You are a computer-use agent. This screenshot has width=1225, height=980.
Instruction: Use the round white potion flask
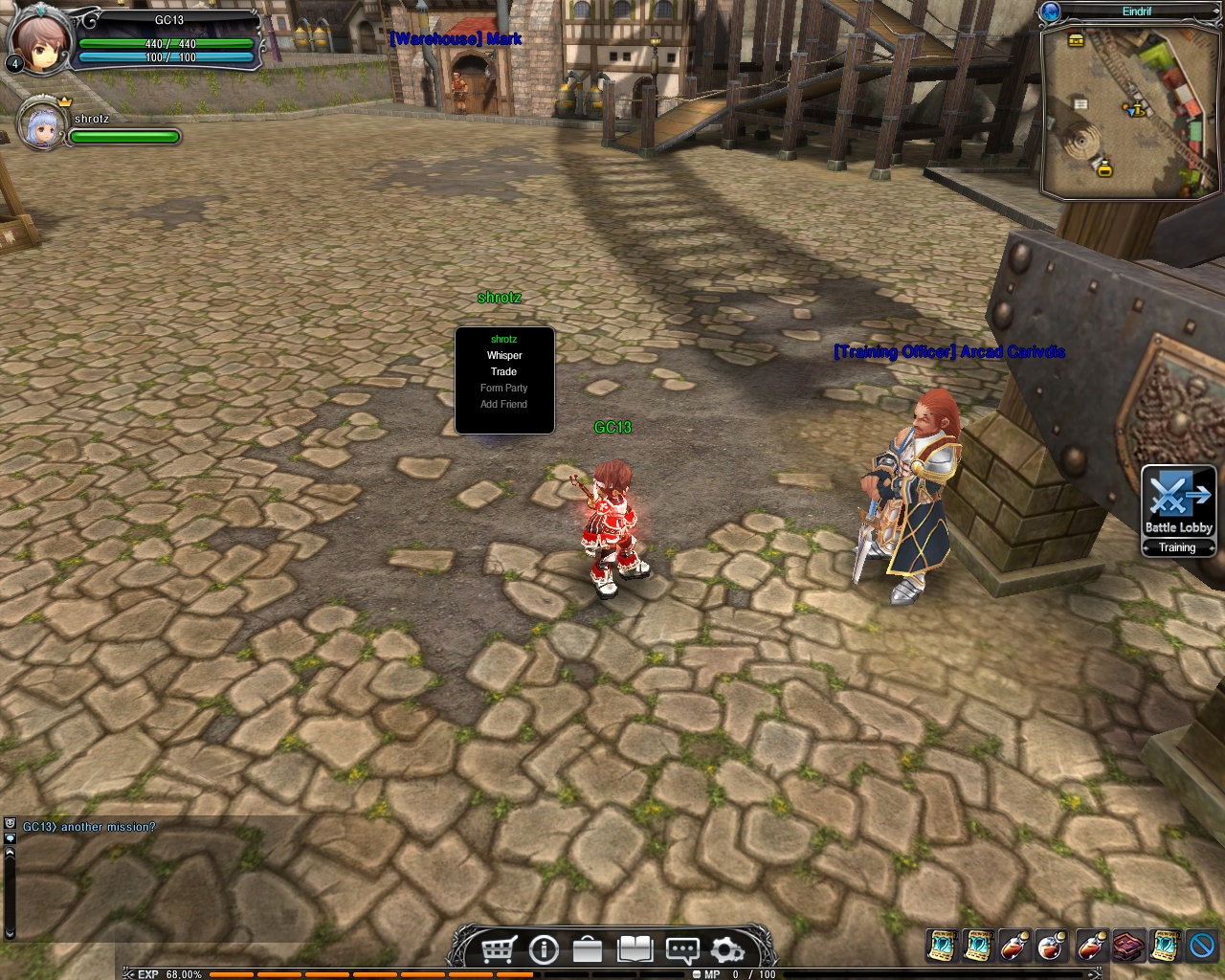(x=1052, y=946)
